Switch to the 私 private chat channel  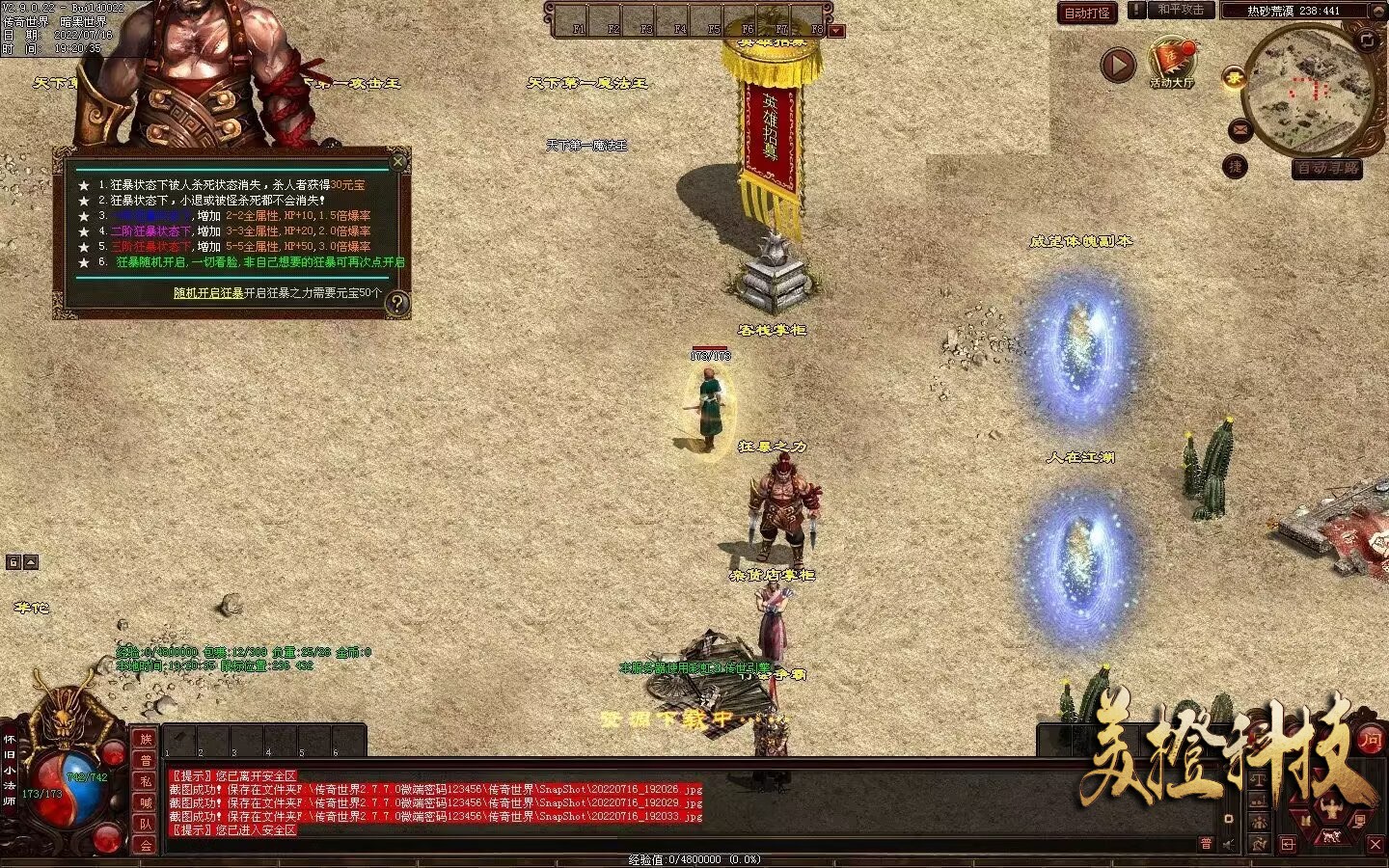click(146, 782)
